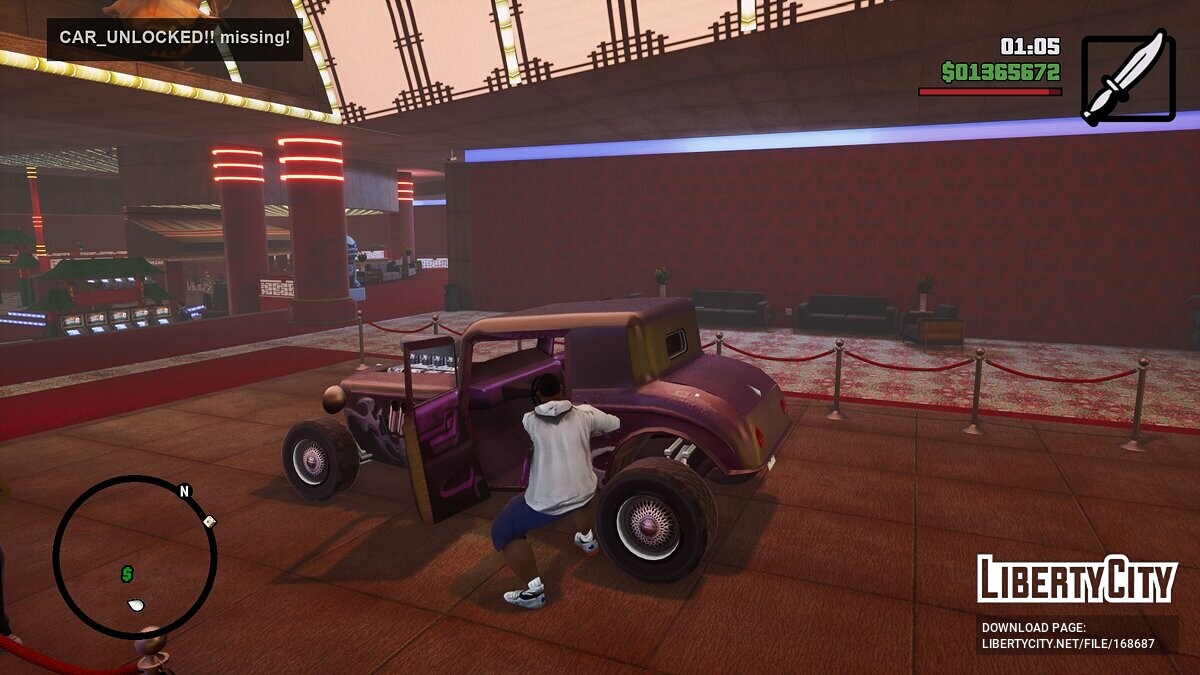Screen dimensions: 1200x675
Task: Click the LibertyCity watermark logo
Action: [x=1077, y=580]
